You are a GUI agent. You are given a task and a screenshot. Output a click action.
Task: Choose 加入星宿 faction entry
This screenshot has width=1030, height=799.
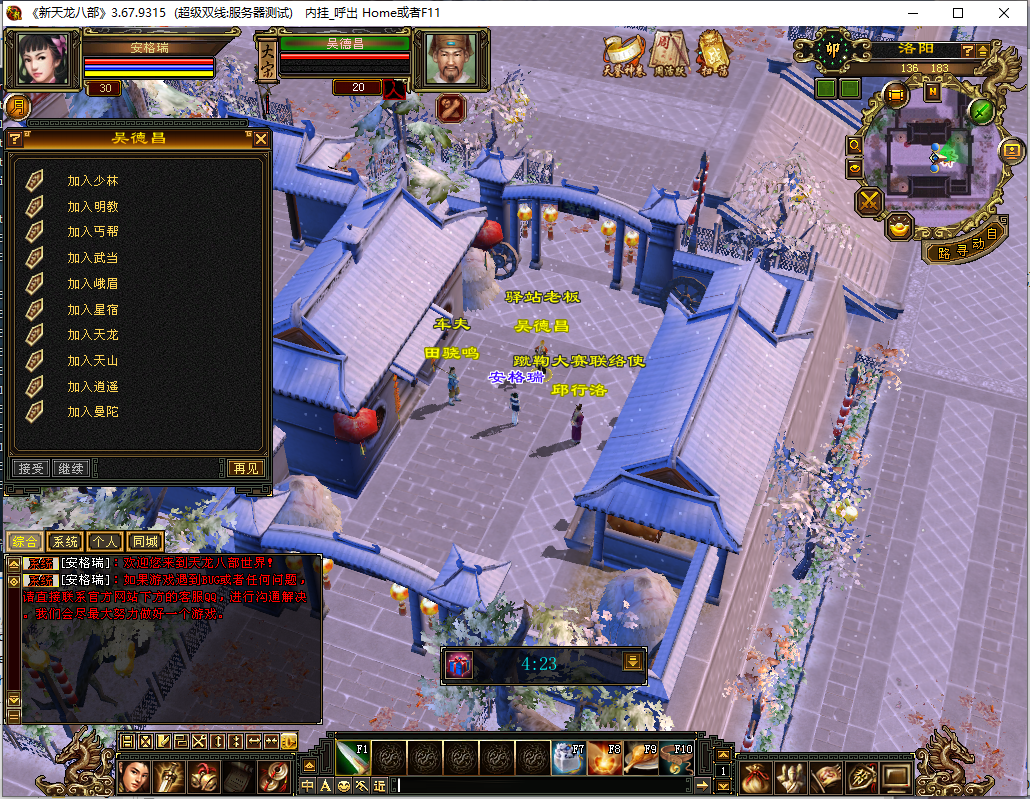coord(92,310)
